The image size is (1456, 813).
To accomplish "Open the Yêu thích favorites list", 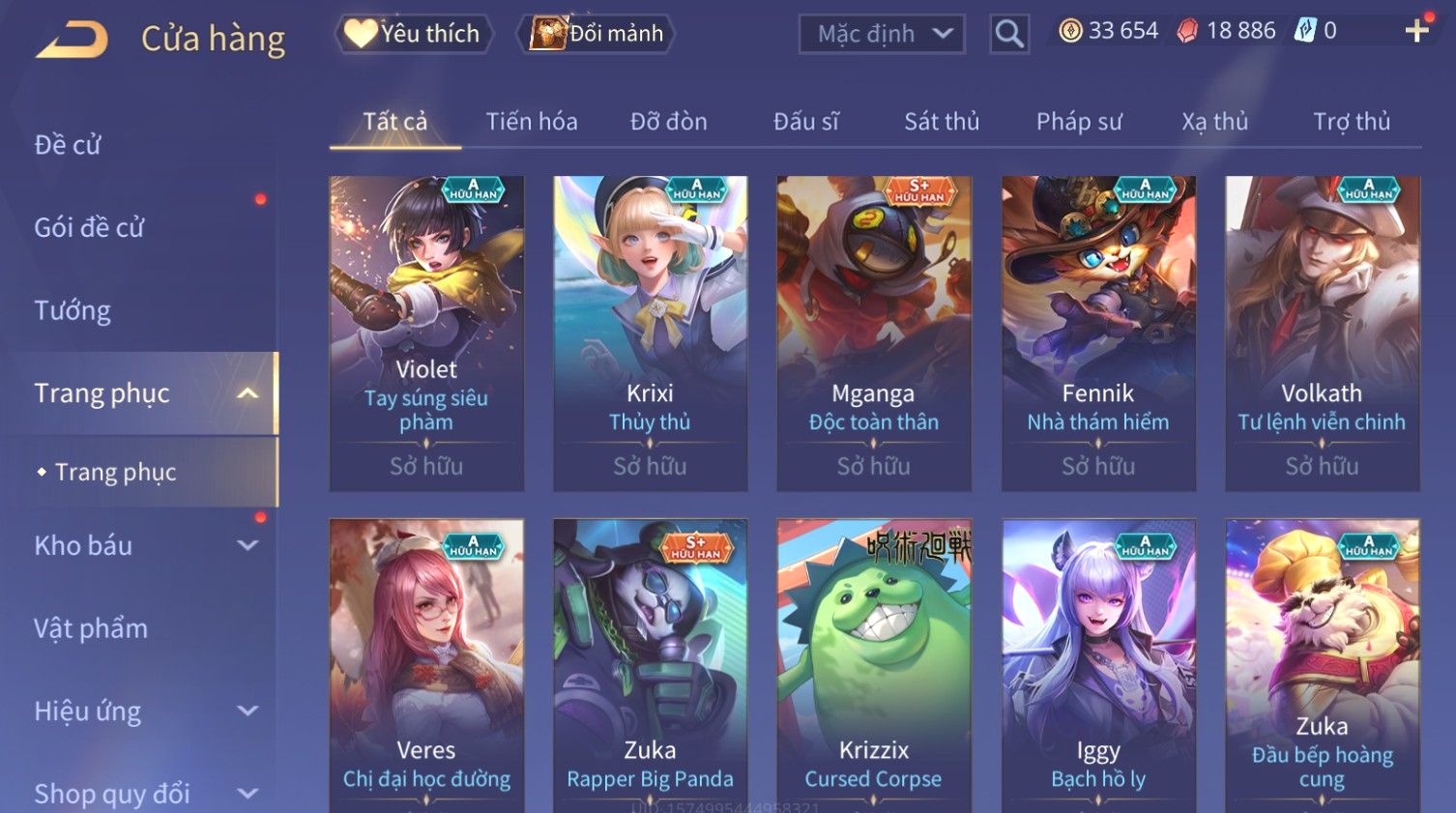I will coord(414,34).
